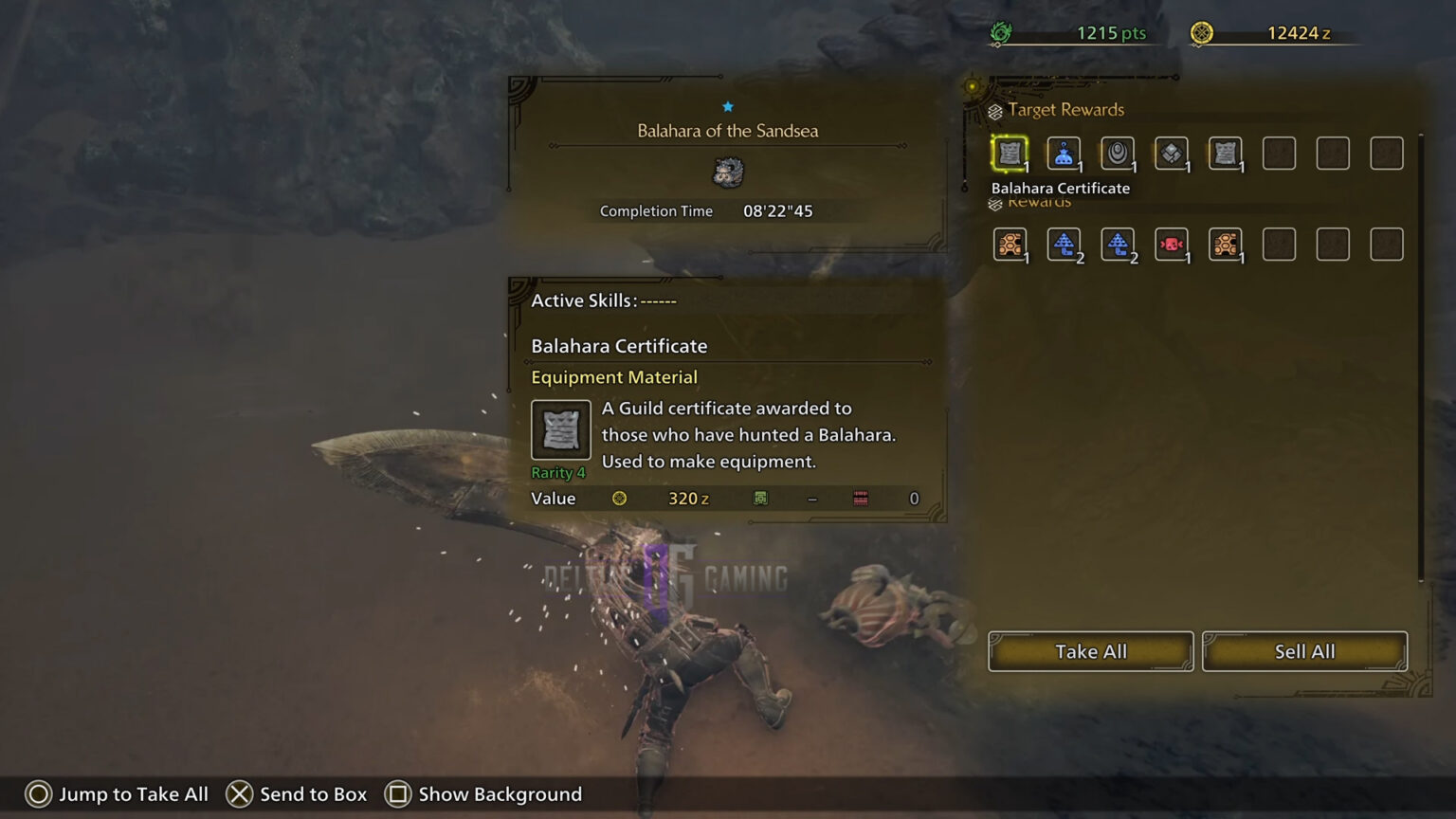Select the first orange scale item under Rewards
This screenshot has height=819, width=1456.
[1010, 244]
